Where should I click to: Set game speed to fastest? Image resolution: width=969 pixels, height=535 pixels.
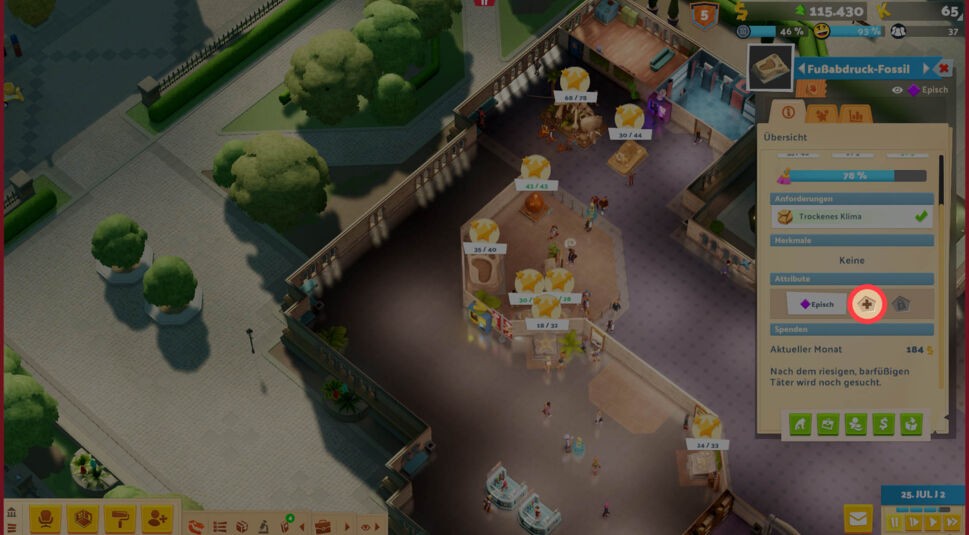pyautogui.click(x=950, y=522)
